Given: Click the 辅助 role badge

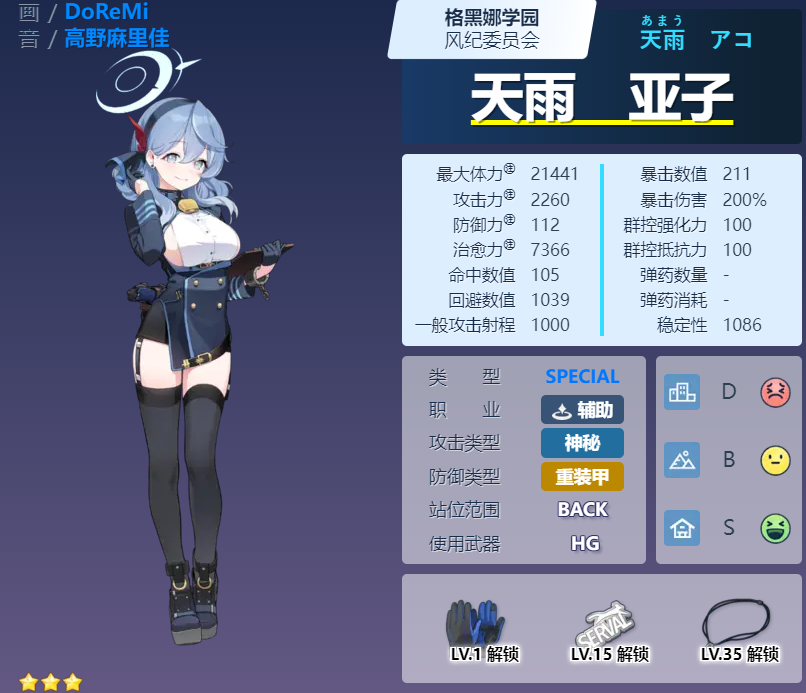Looking at the screenshot, I should (582, 410).
